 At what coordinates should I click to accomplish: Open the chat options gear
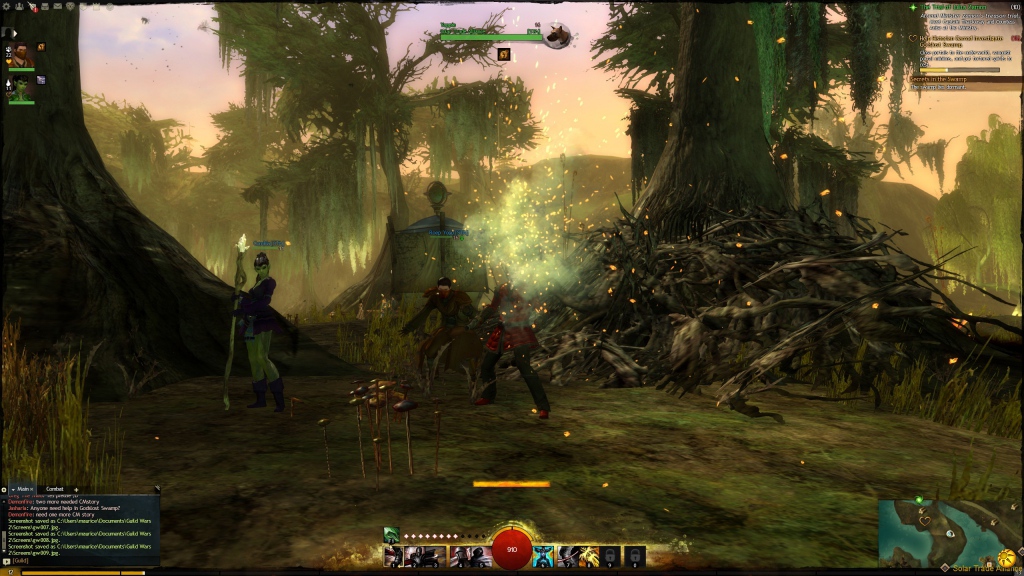4,489
